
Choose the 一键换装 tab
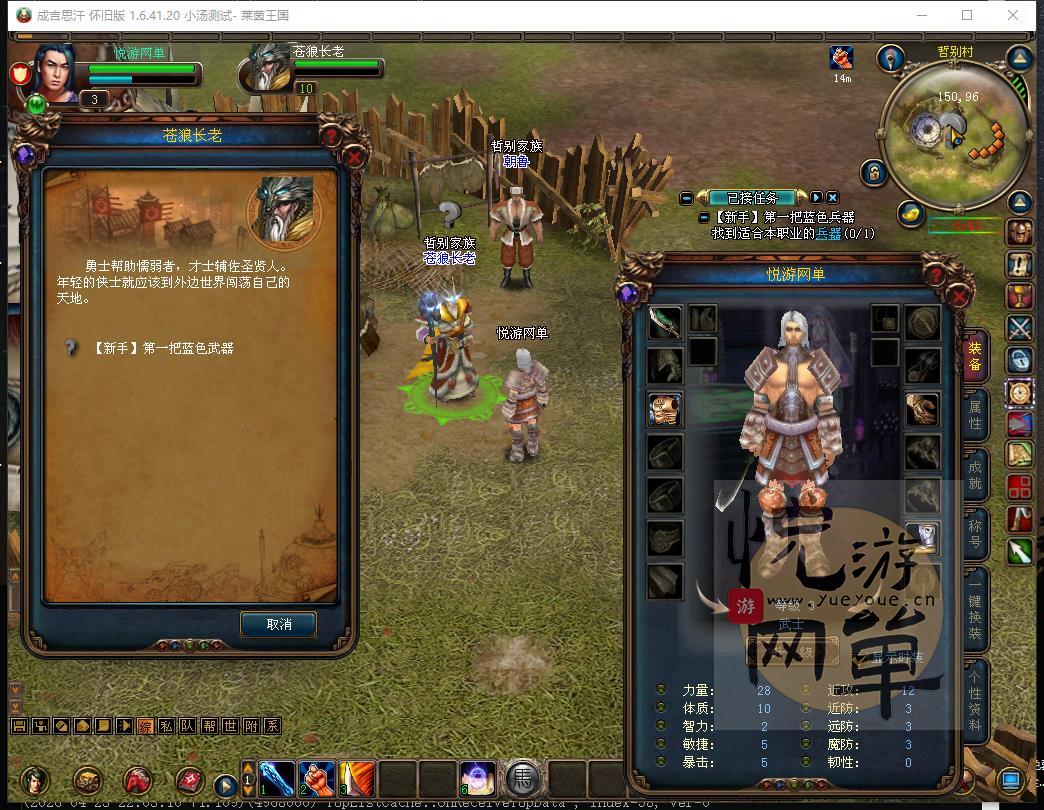(975, 607)
